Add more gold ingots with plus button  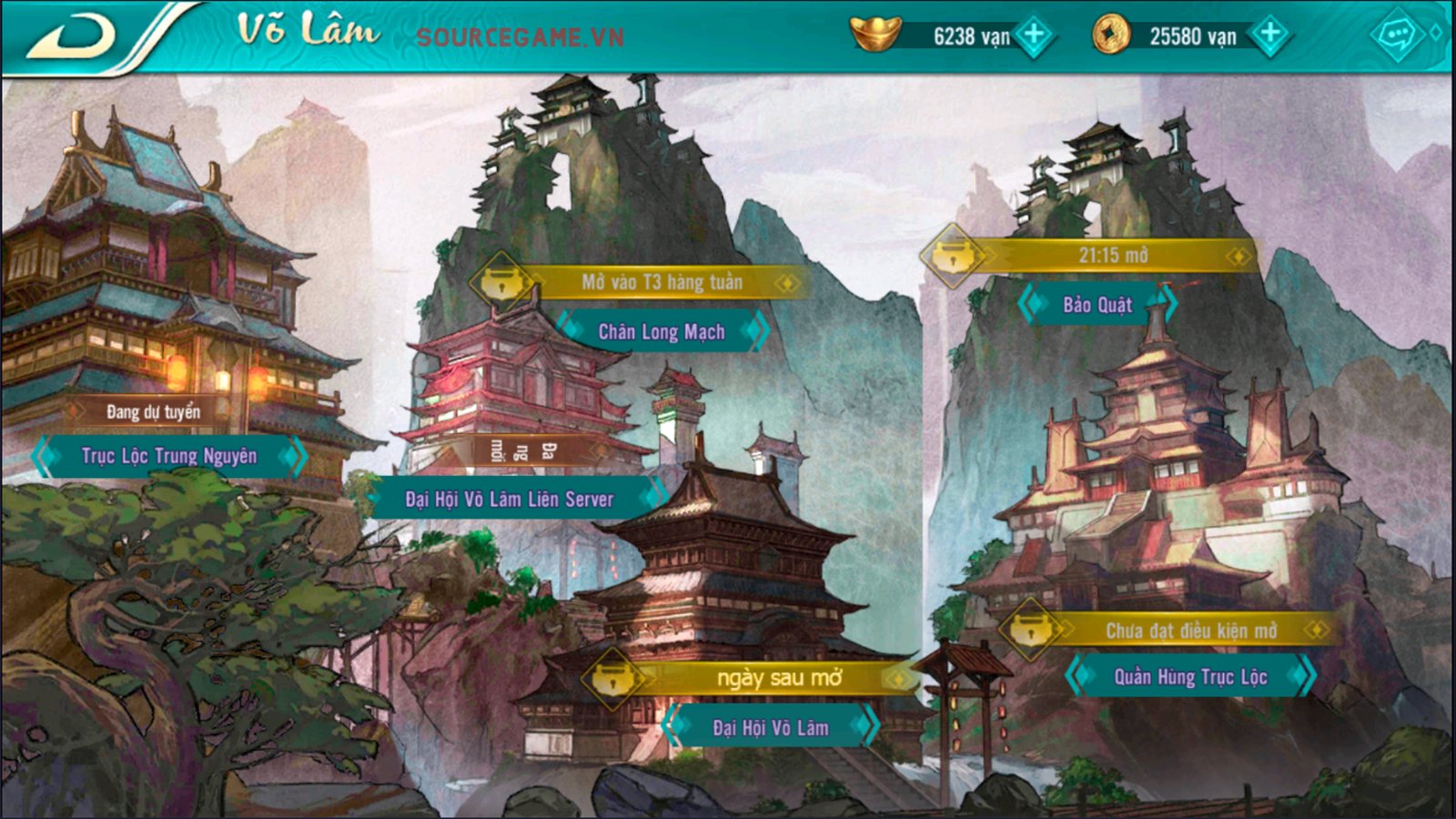(1035, 35)
